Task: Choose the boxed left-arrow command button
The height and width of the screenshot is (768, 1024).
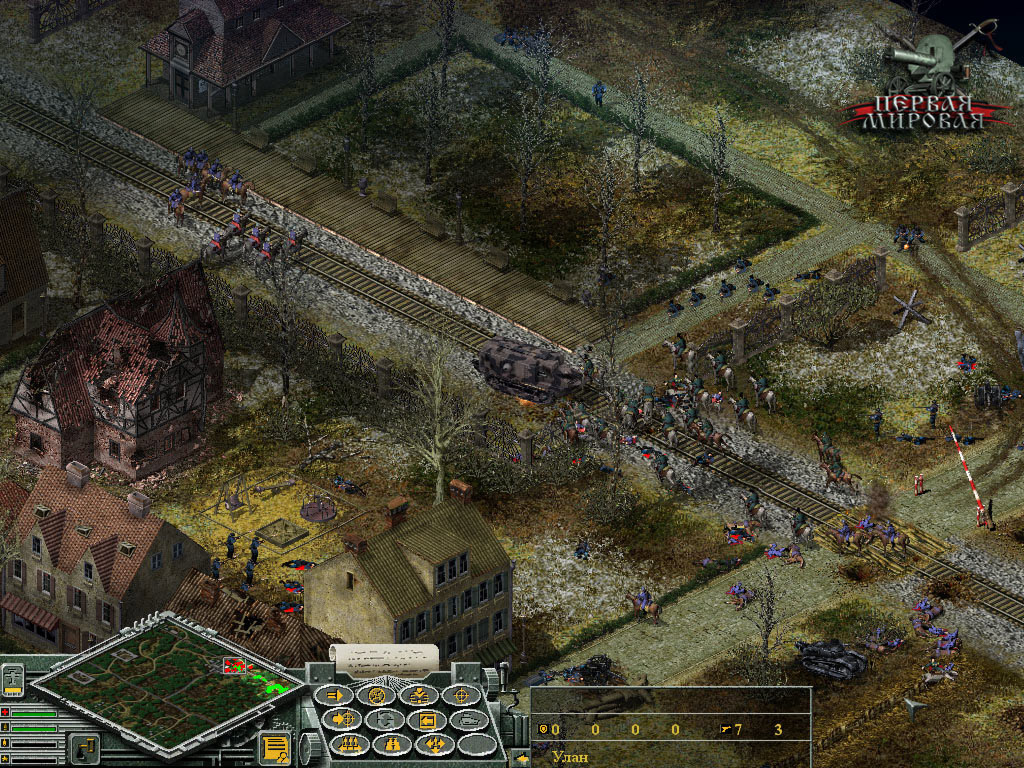Action: [x=429, y=720]
